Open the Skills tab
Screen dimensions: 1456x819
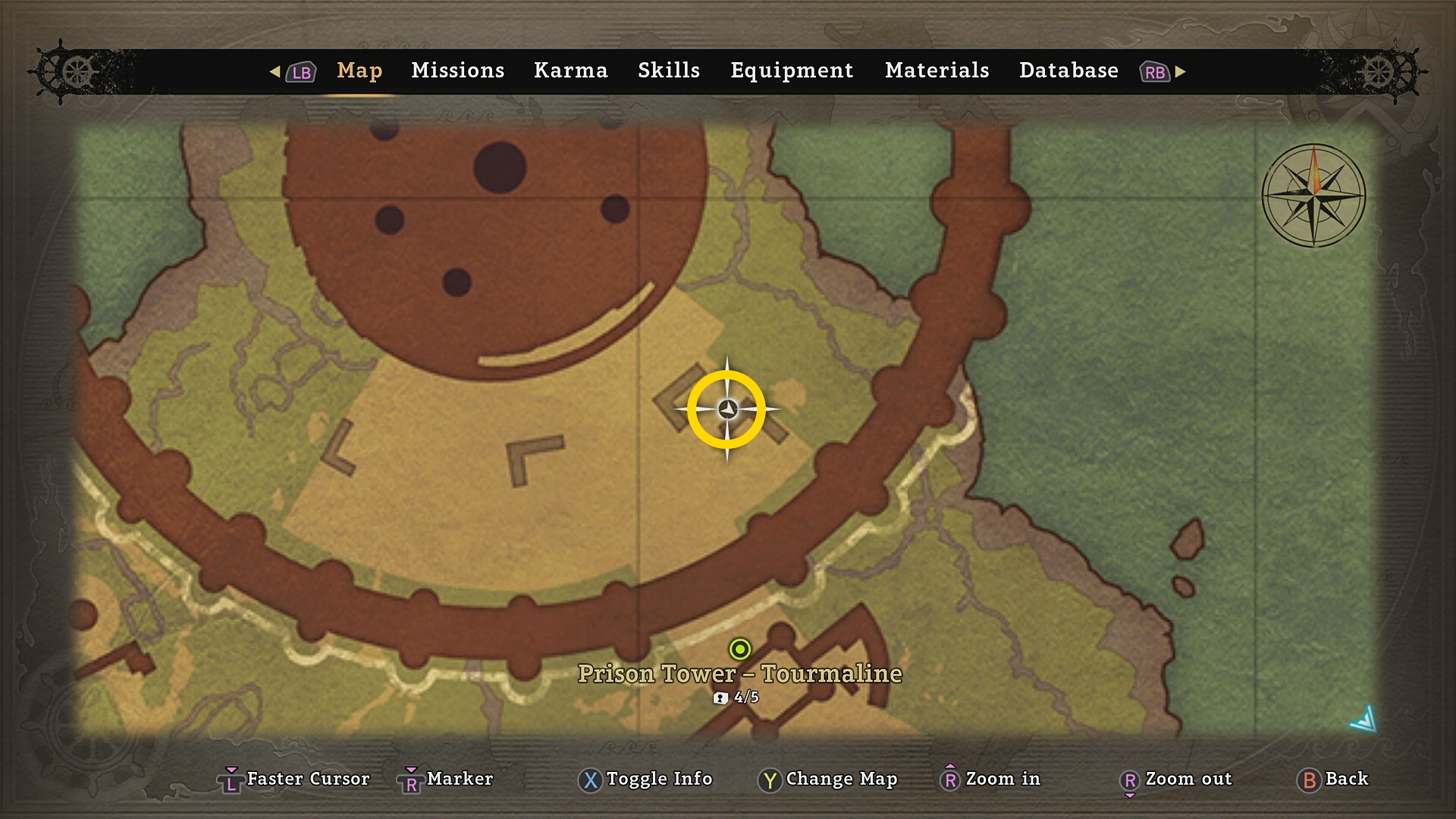coord(668,71)
